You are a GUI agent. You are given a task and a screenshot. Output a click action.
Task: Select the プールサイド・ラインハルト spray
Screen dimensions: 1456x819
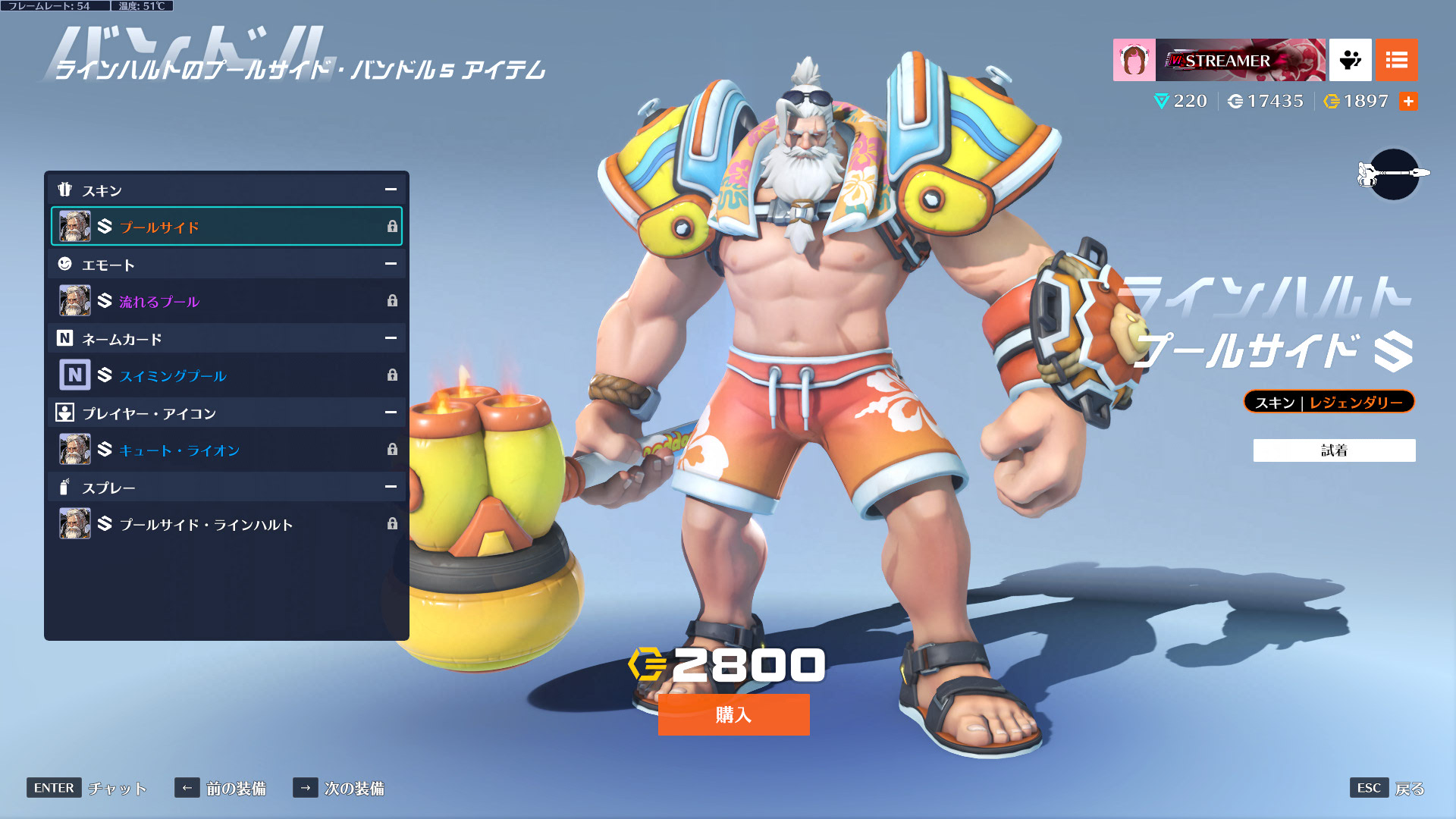coord(226,524)
